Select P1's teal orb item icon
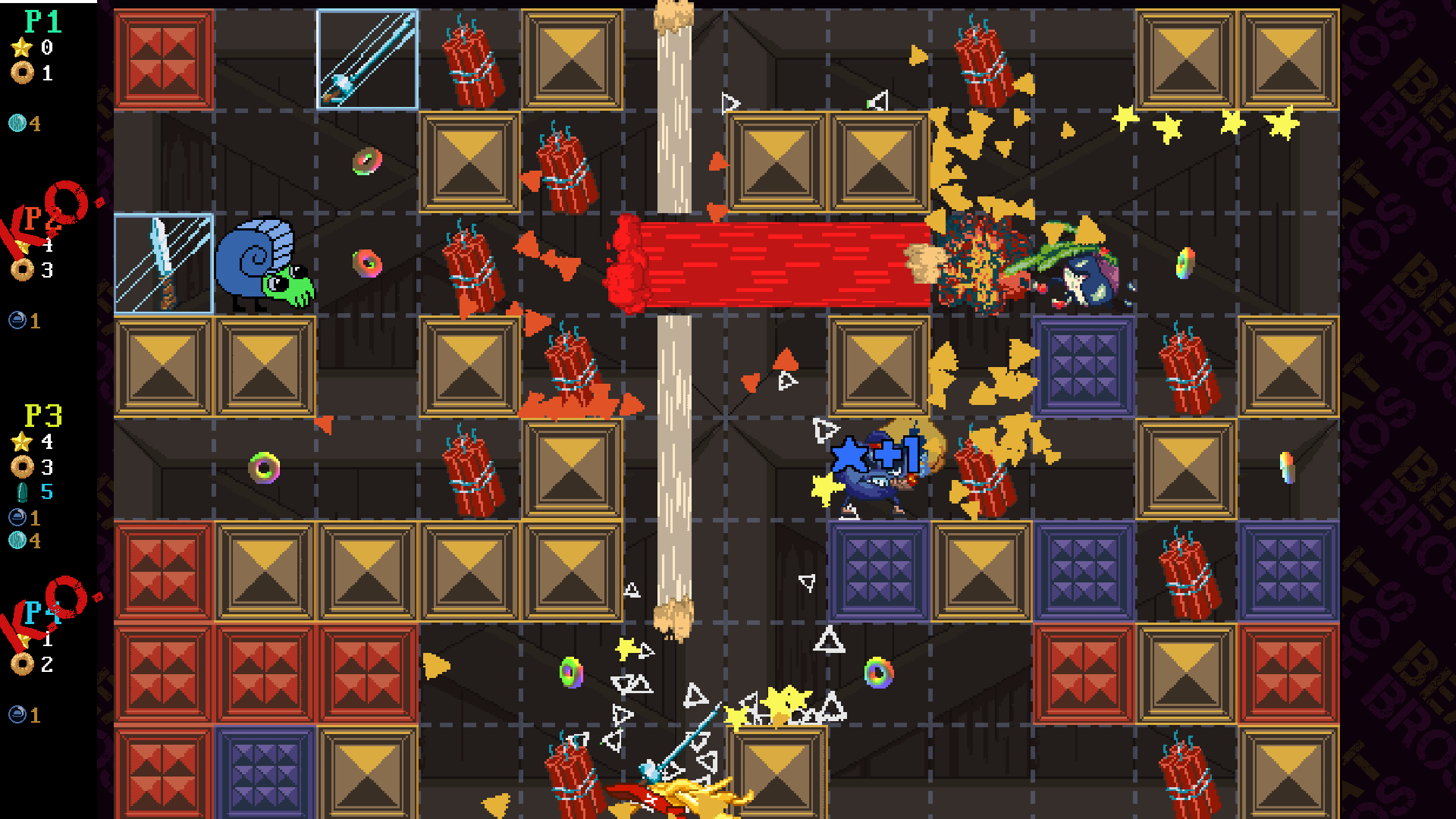Screen dimensions: 1456x819 tap(17, 123)
